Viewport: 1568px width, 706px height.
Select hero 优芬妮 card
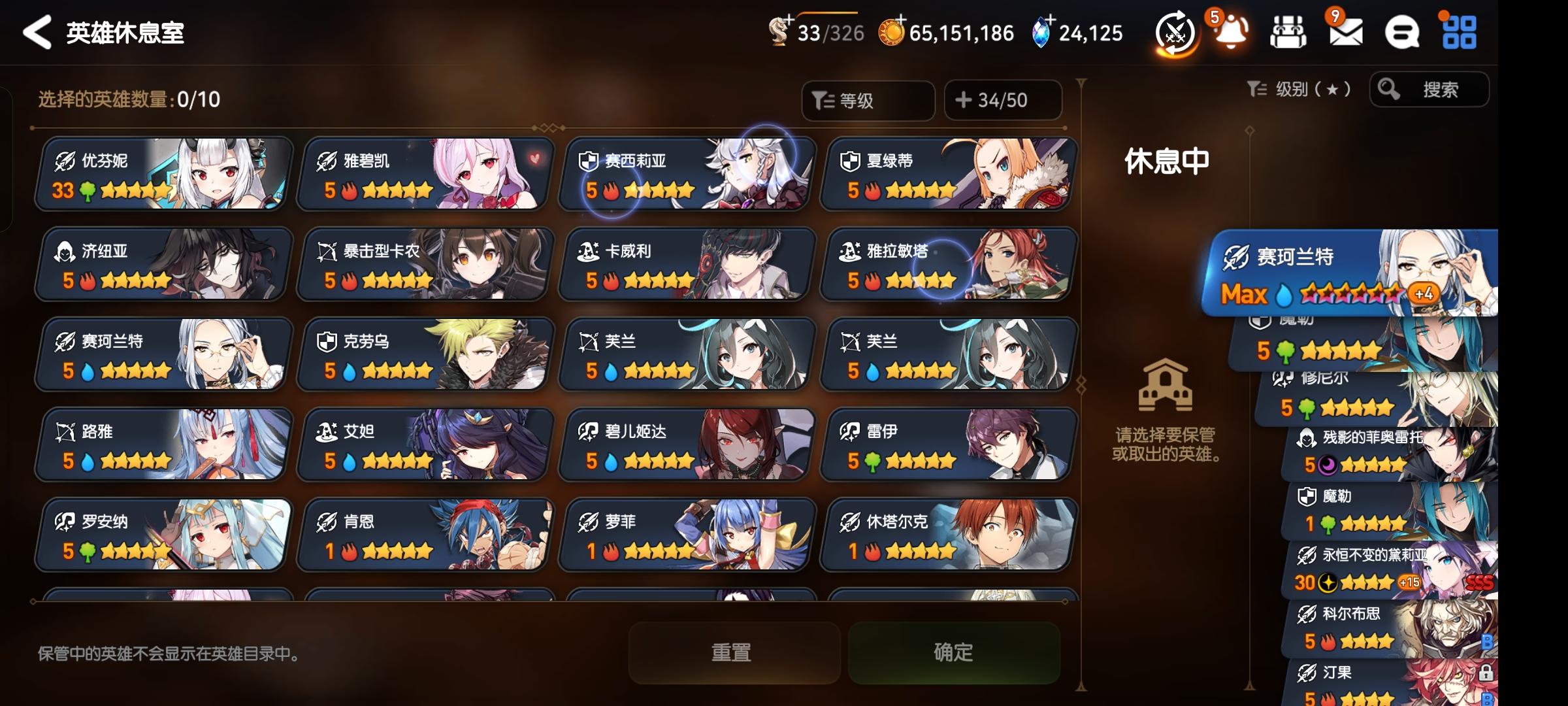(163, 175)
